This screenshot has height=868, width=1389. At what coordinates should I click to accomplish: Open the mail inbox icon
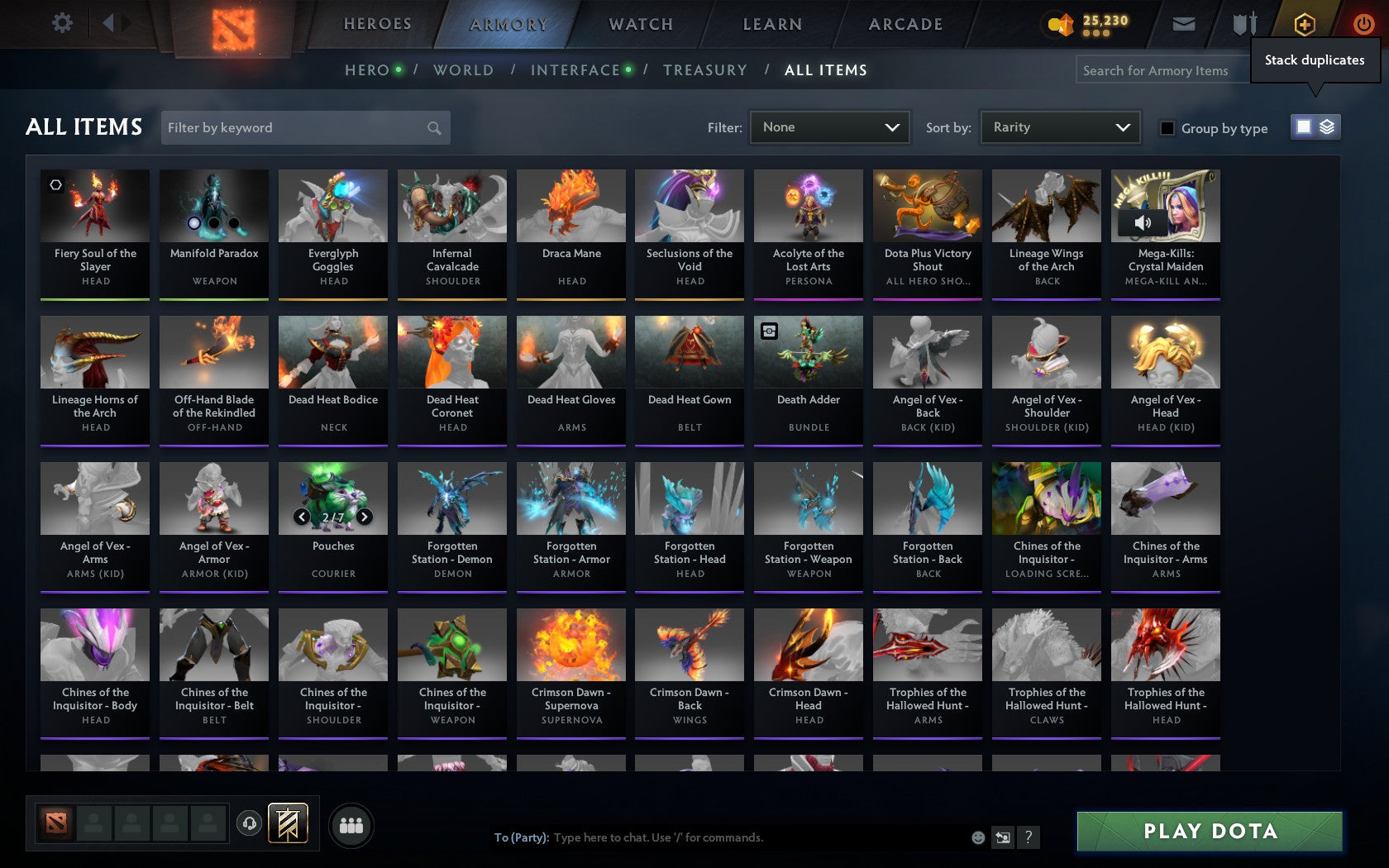pos(1184,25)
